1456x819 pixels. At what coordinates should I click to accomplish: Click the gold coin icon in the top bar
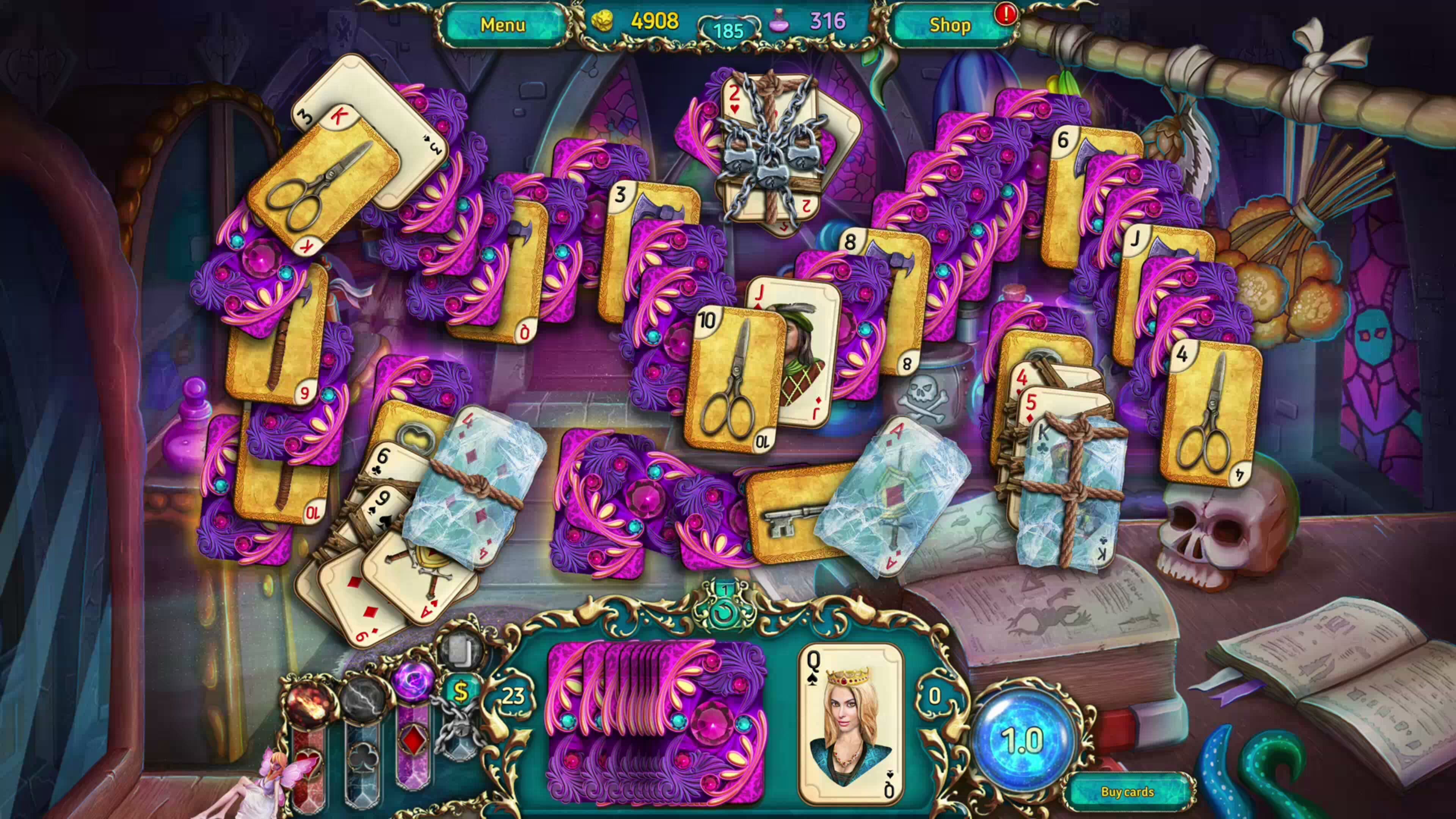click(603, 22)
